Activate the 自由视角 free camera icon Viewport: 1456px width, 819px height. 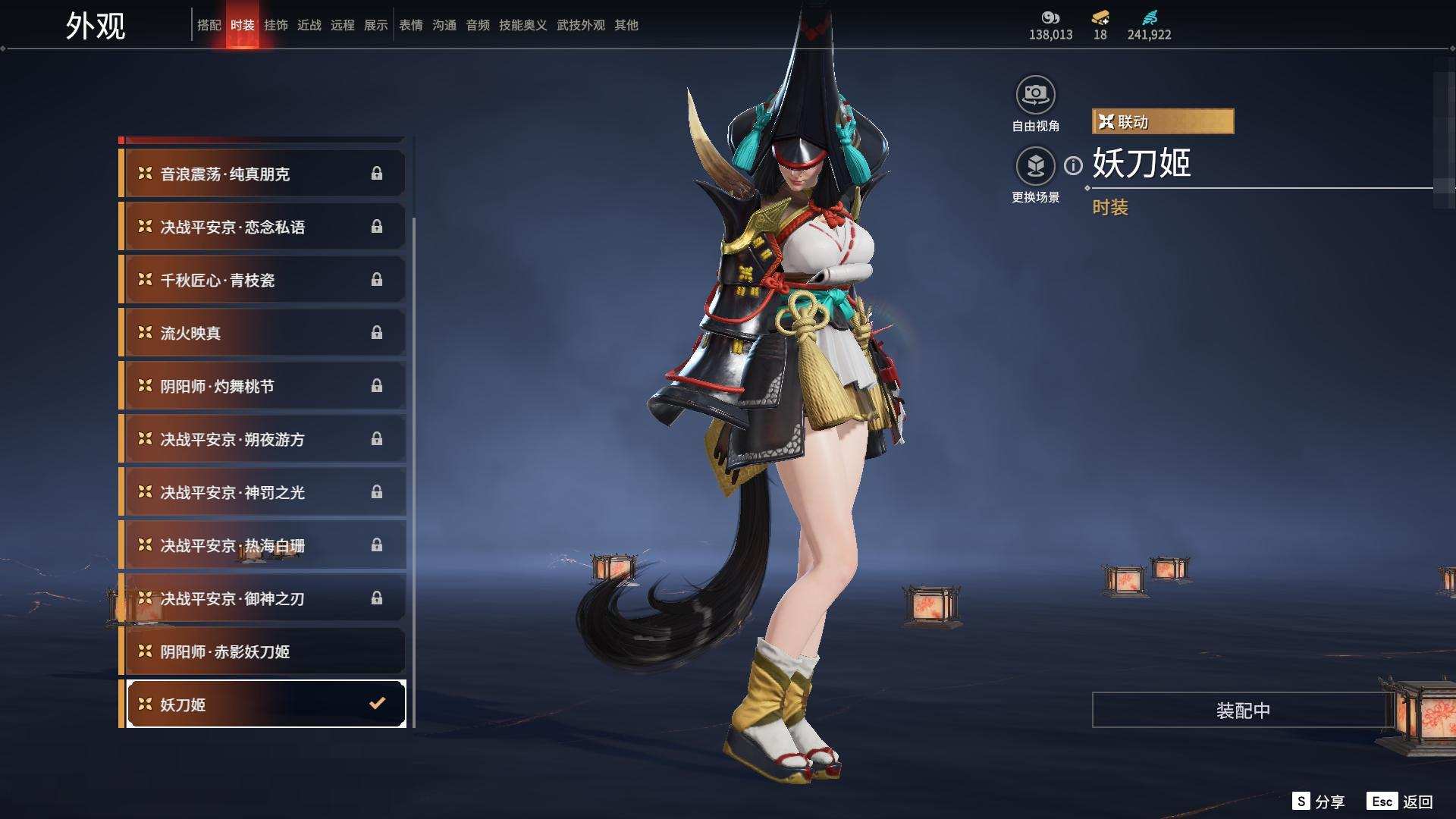pos(1035,96)
